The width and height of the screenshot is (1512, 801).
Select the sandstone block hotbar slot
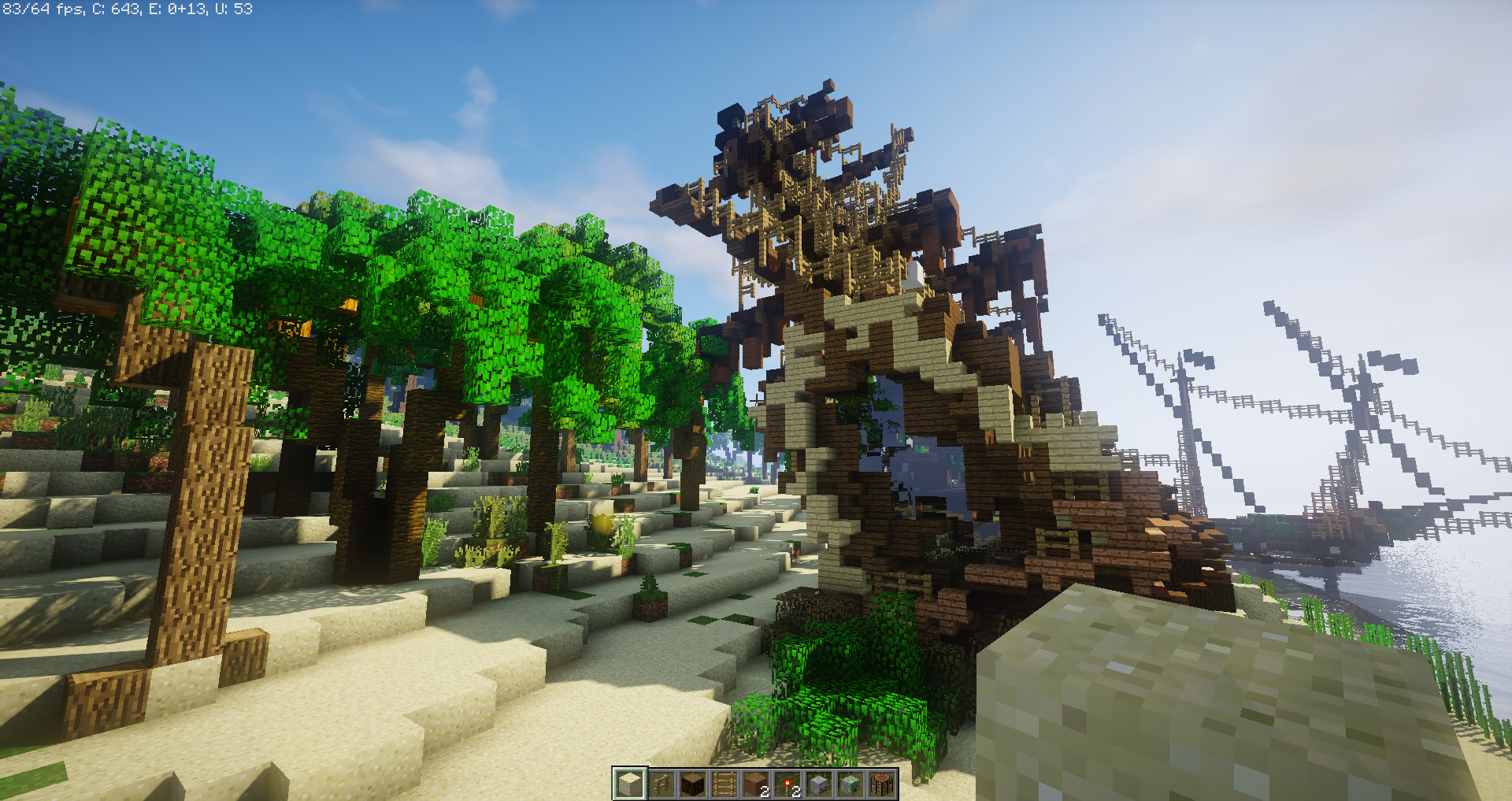pos(629,784)
